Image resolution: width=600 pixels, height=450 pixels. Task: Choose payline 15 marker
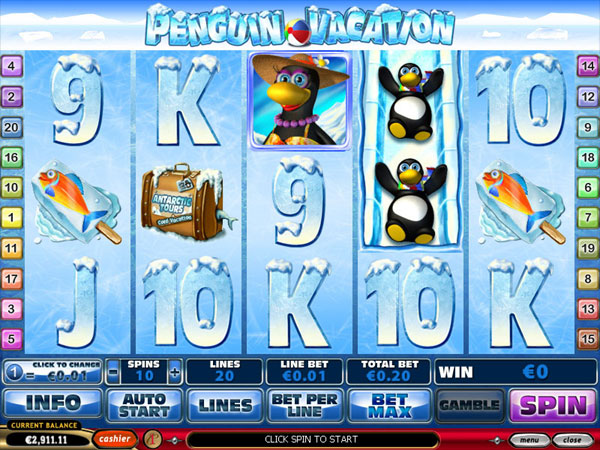pos(588,337)
